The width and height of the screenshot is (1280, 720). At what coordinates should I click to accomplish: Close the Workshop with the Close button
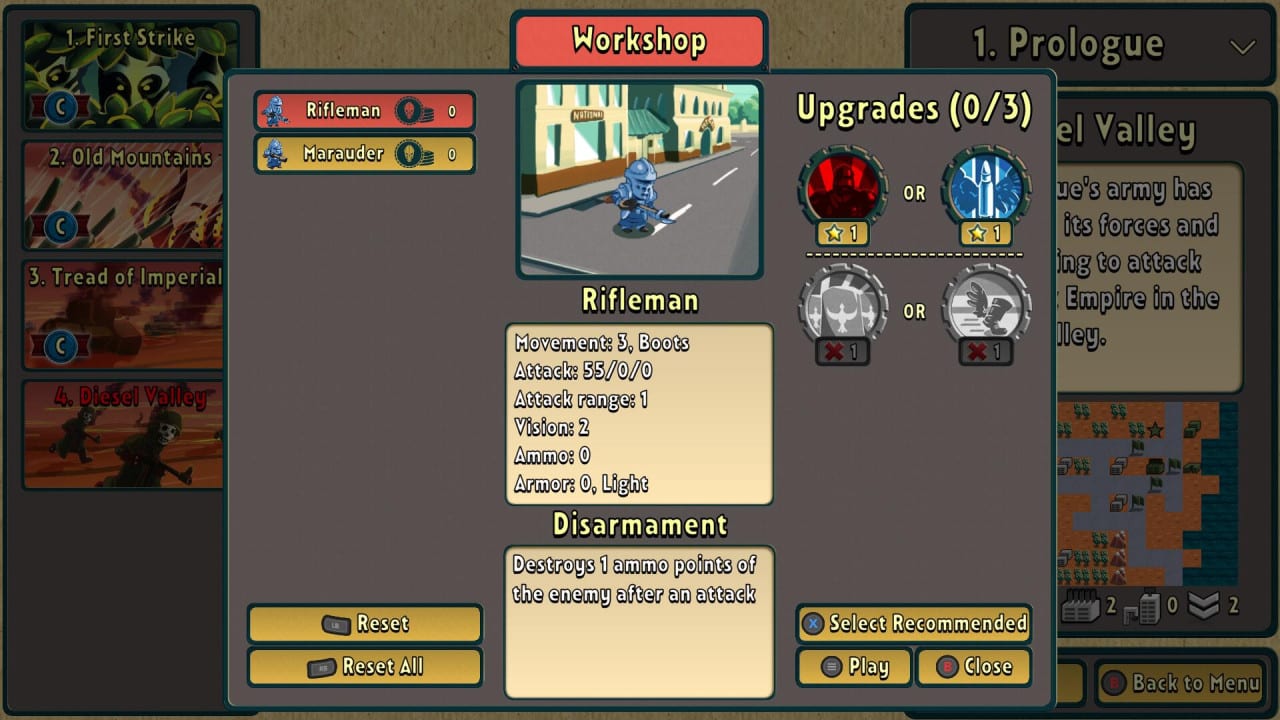(973, 667)
